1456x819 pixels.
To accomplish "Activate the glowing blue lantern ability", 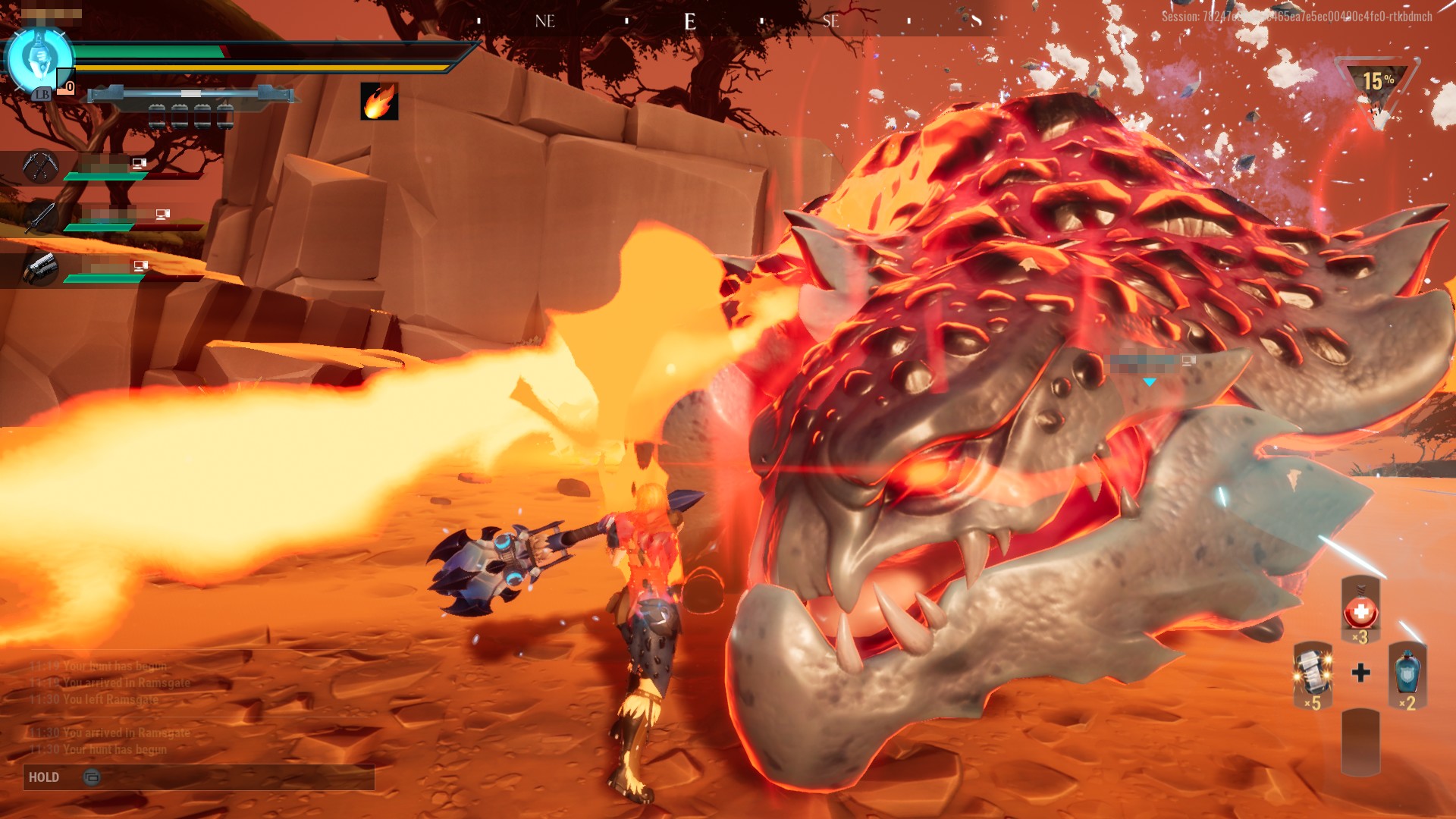I will [x=38, y=59].
